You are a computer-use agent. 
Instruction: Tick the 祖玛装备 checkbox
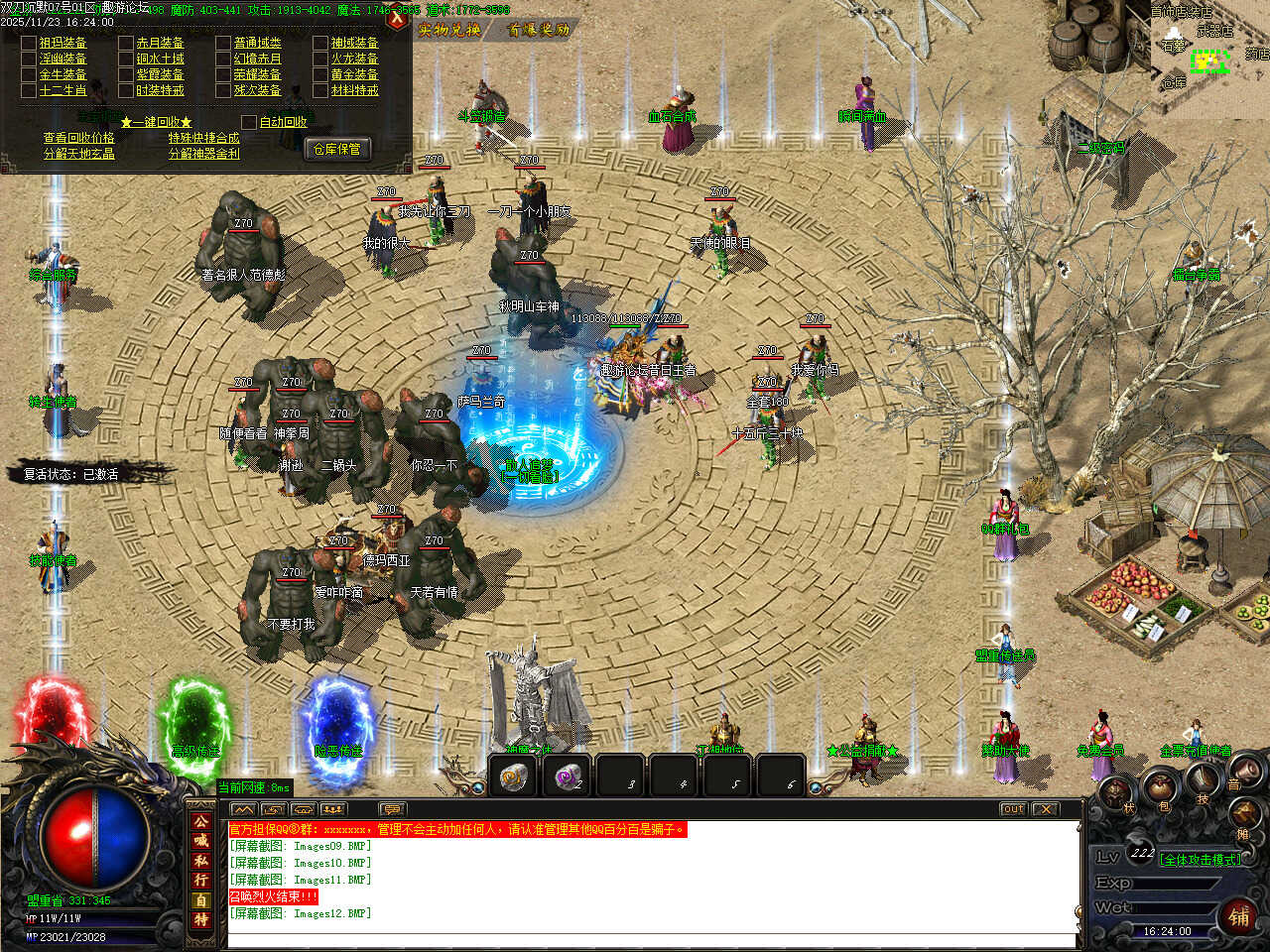pyautogui.click(x=29, y=43)
